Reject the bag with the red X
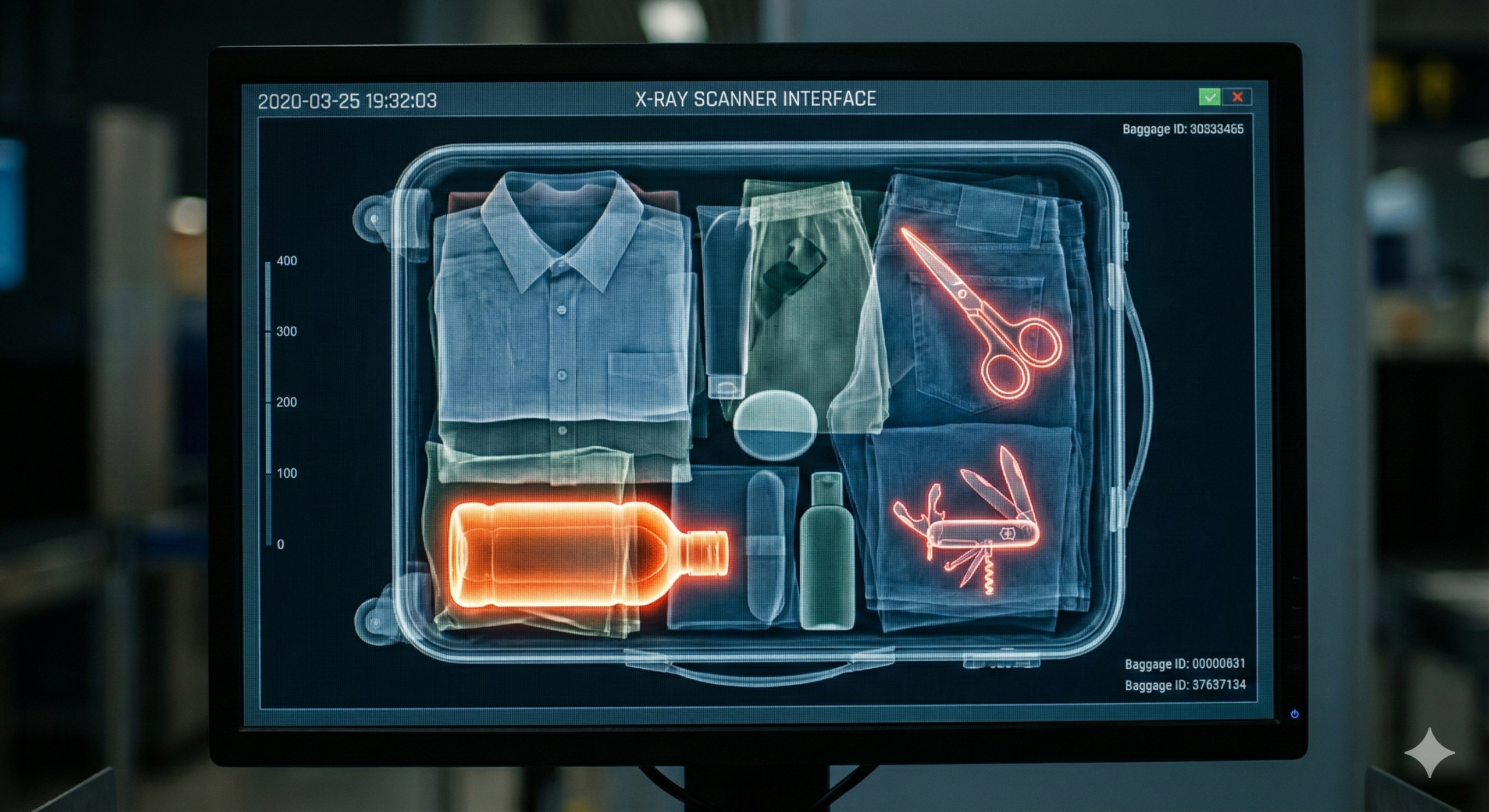 coord(1237,97)
